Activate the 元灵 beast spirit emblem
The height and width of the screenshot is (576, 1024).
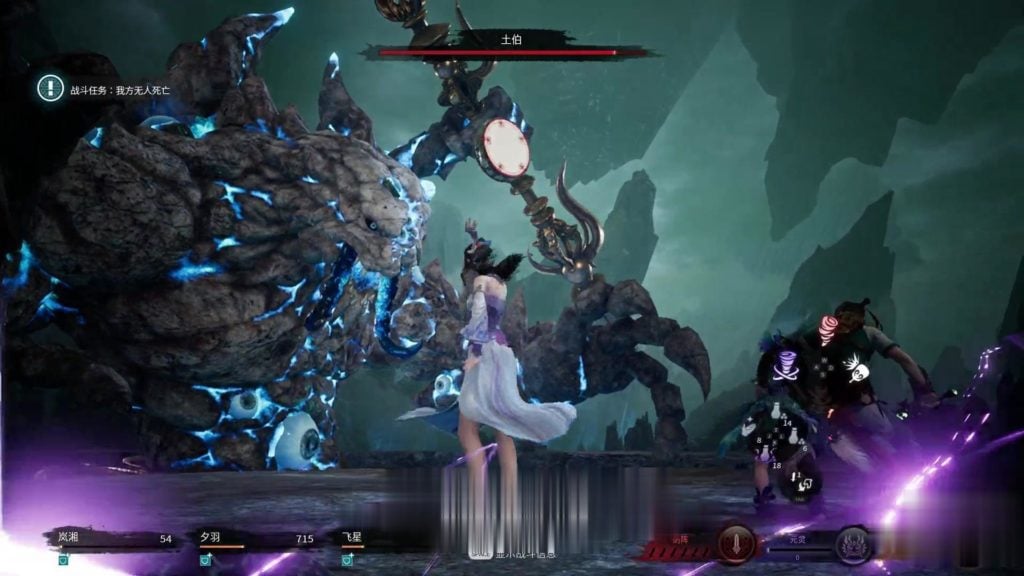coord(853,544)
